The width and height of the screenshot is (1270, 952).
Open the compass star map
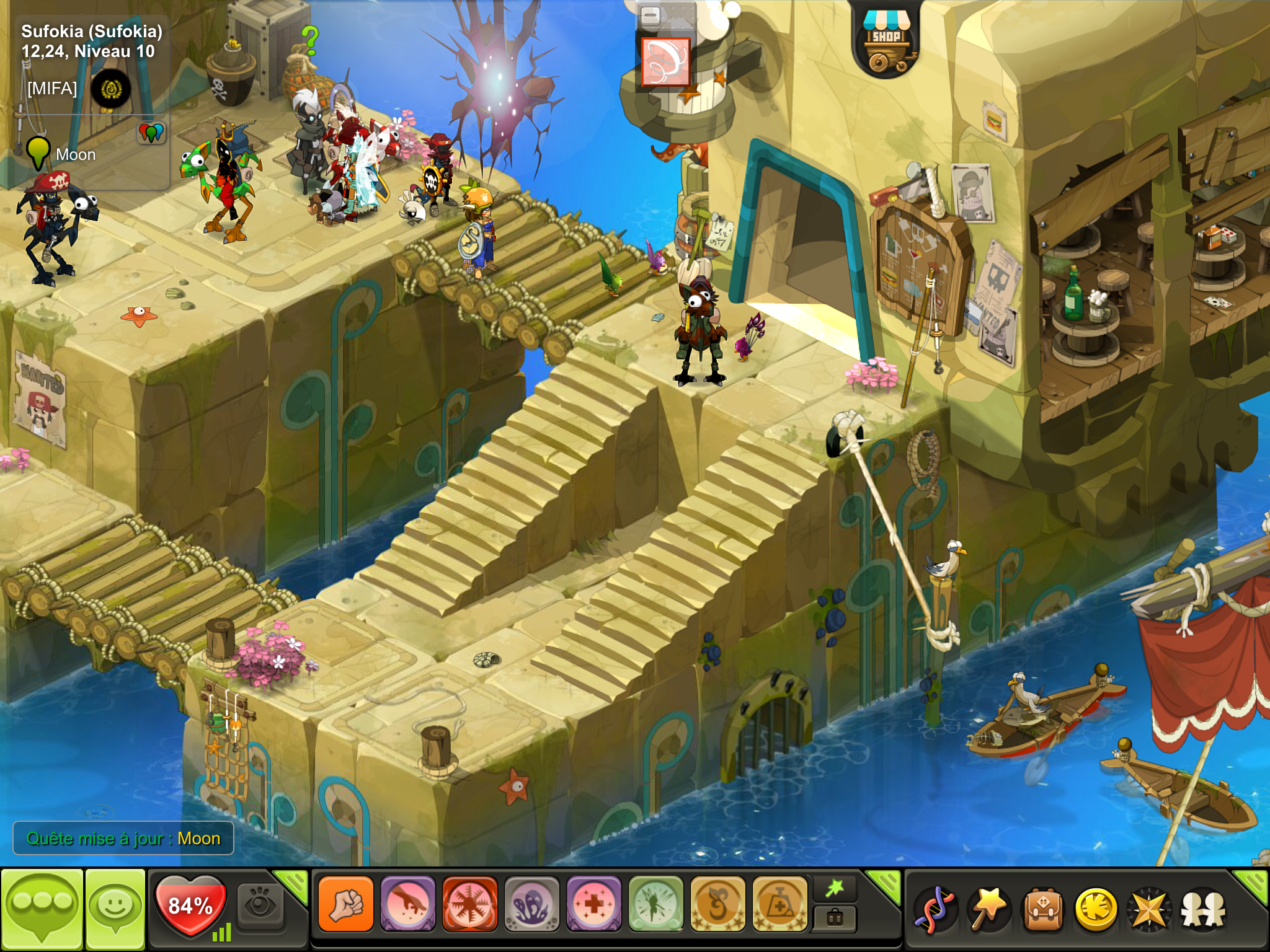[1149, 909]
